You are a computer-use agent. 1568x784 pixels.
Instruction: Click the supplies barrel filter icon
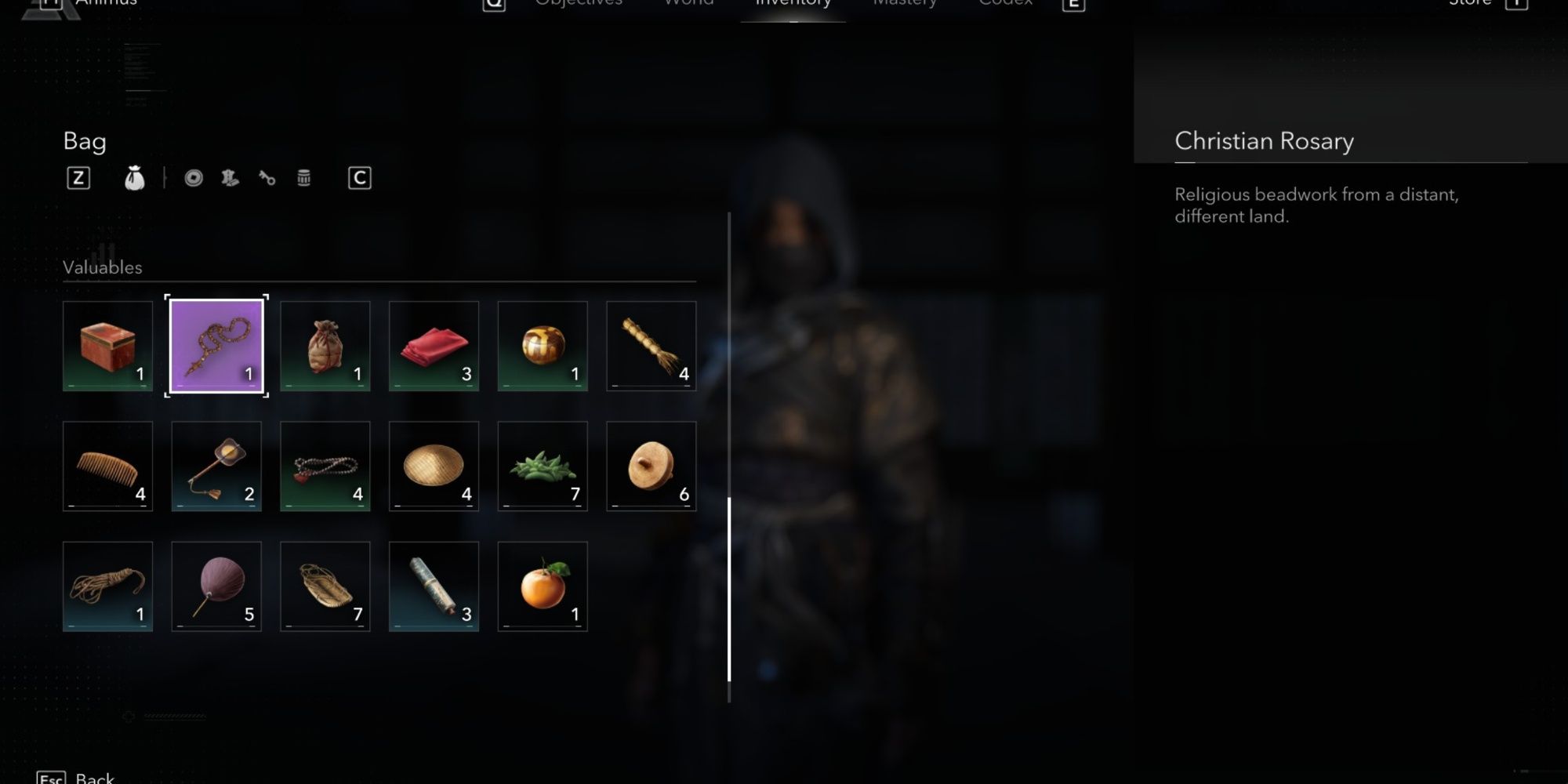click(x=303, y=177)
